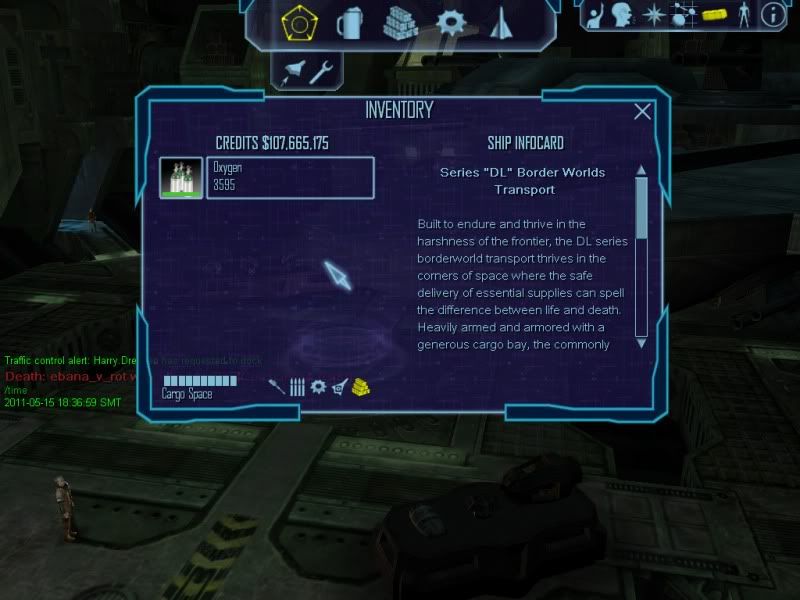
Task: Open the navigation map star icon
Action: [x=654, y=14]
